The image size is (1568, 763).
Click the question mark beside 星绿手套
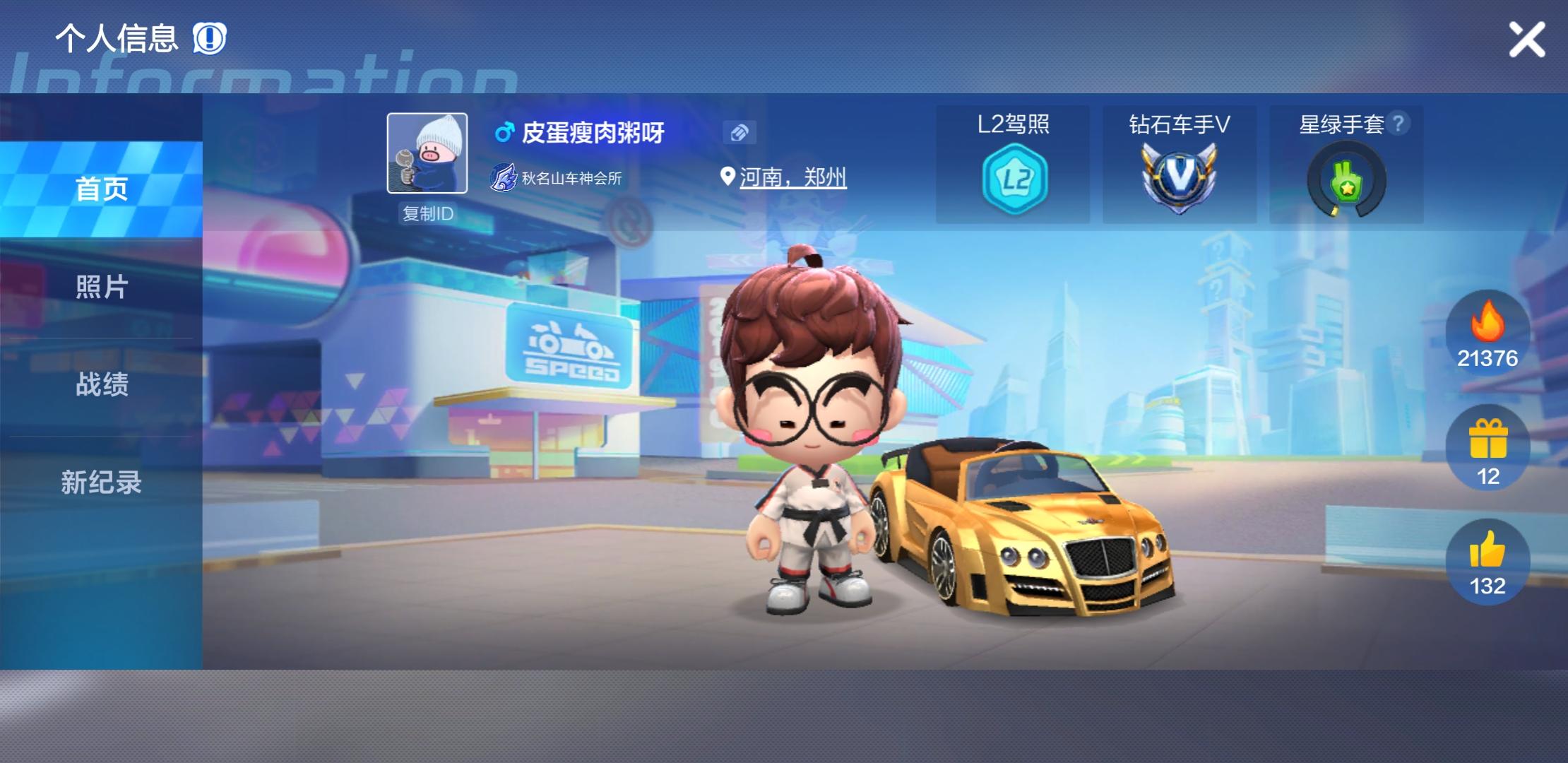(x=1398, y=123)
